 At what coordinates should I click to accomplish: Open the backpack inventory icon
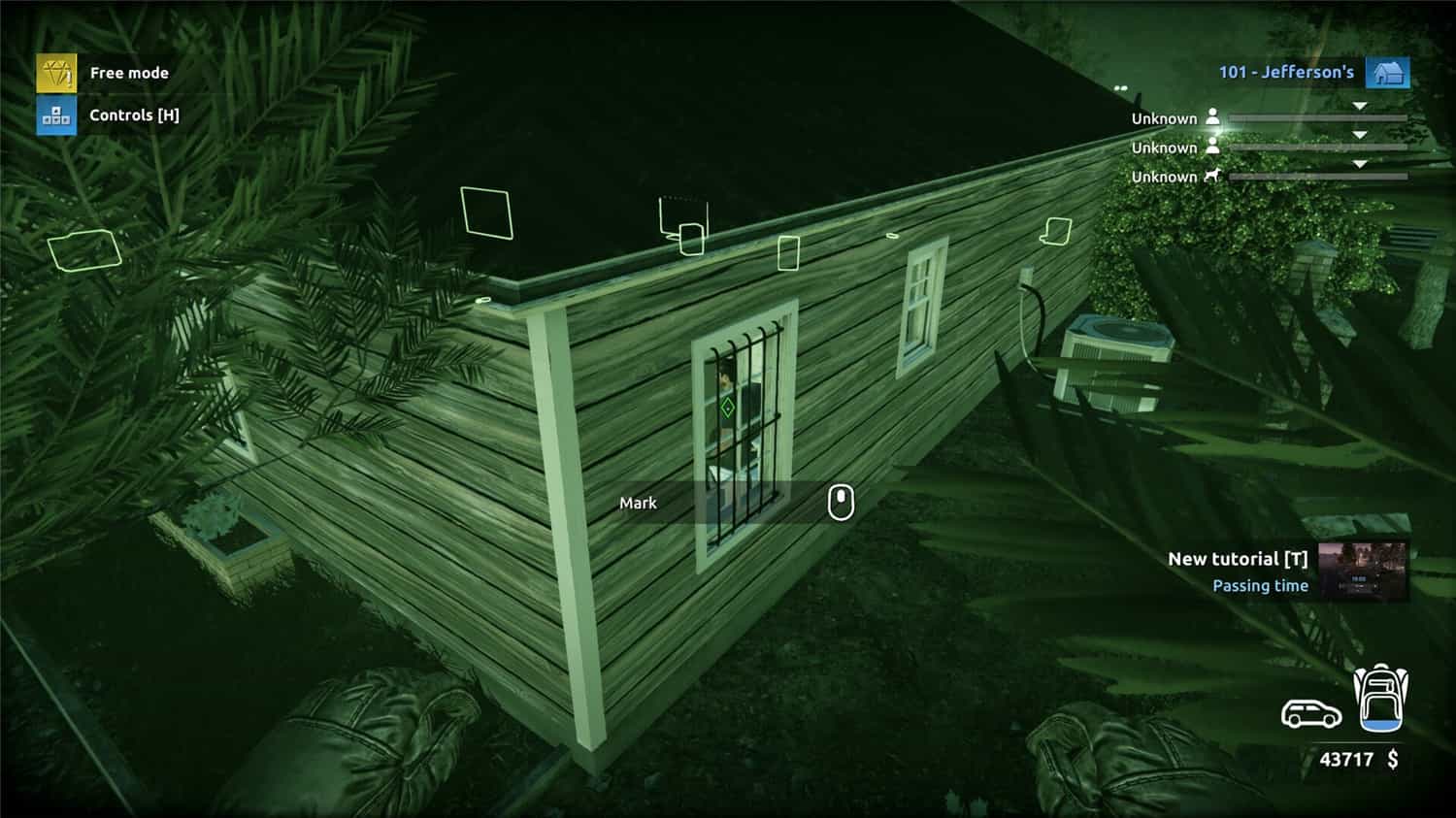[x=1382, y=697]
